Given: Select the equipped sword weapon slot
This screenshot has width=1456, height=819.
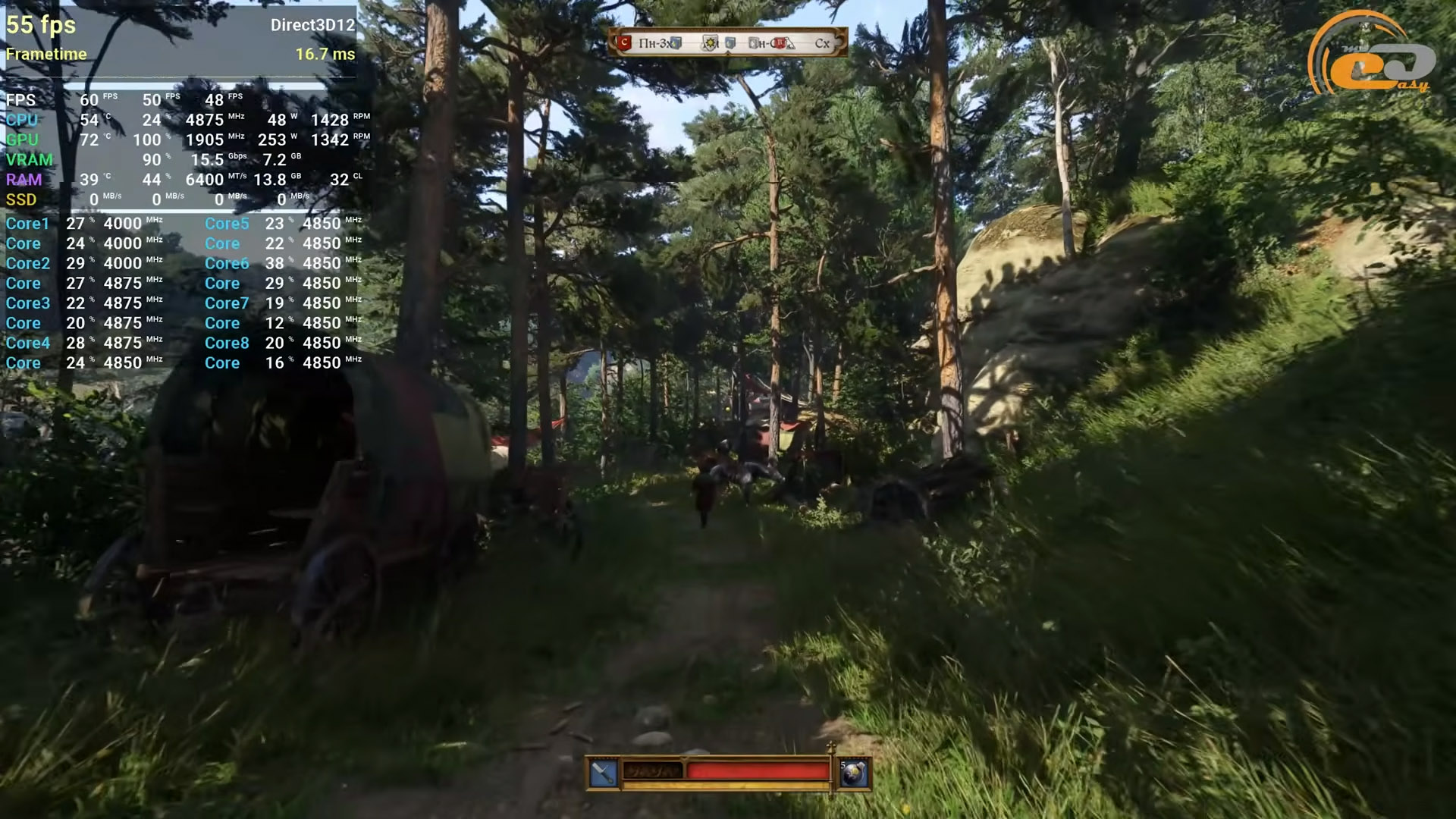Looking at the screenshot, I should (604, 773).
